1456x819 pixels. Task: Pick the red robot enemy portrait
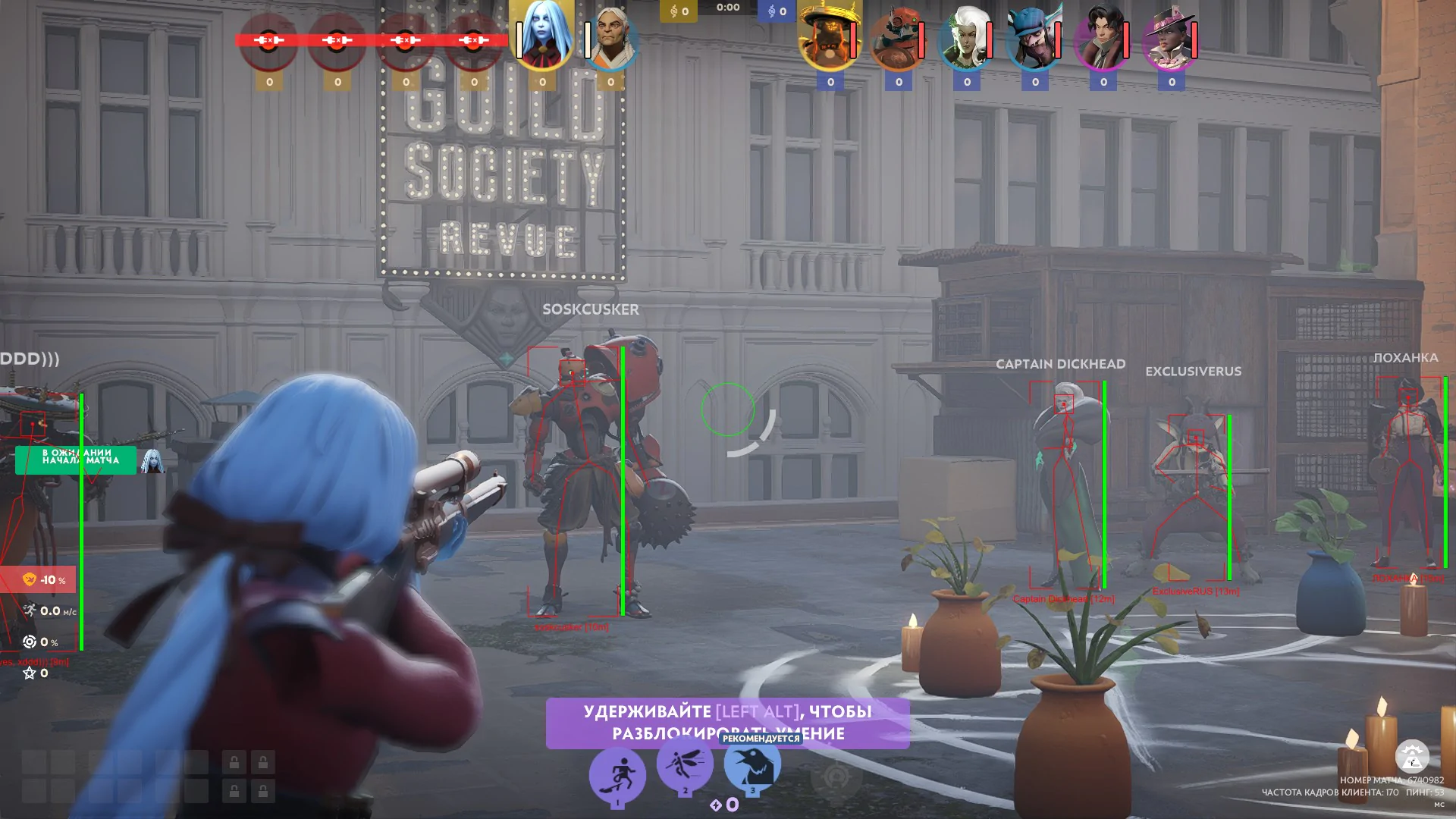click(898, 39)
